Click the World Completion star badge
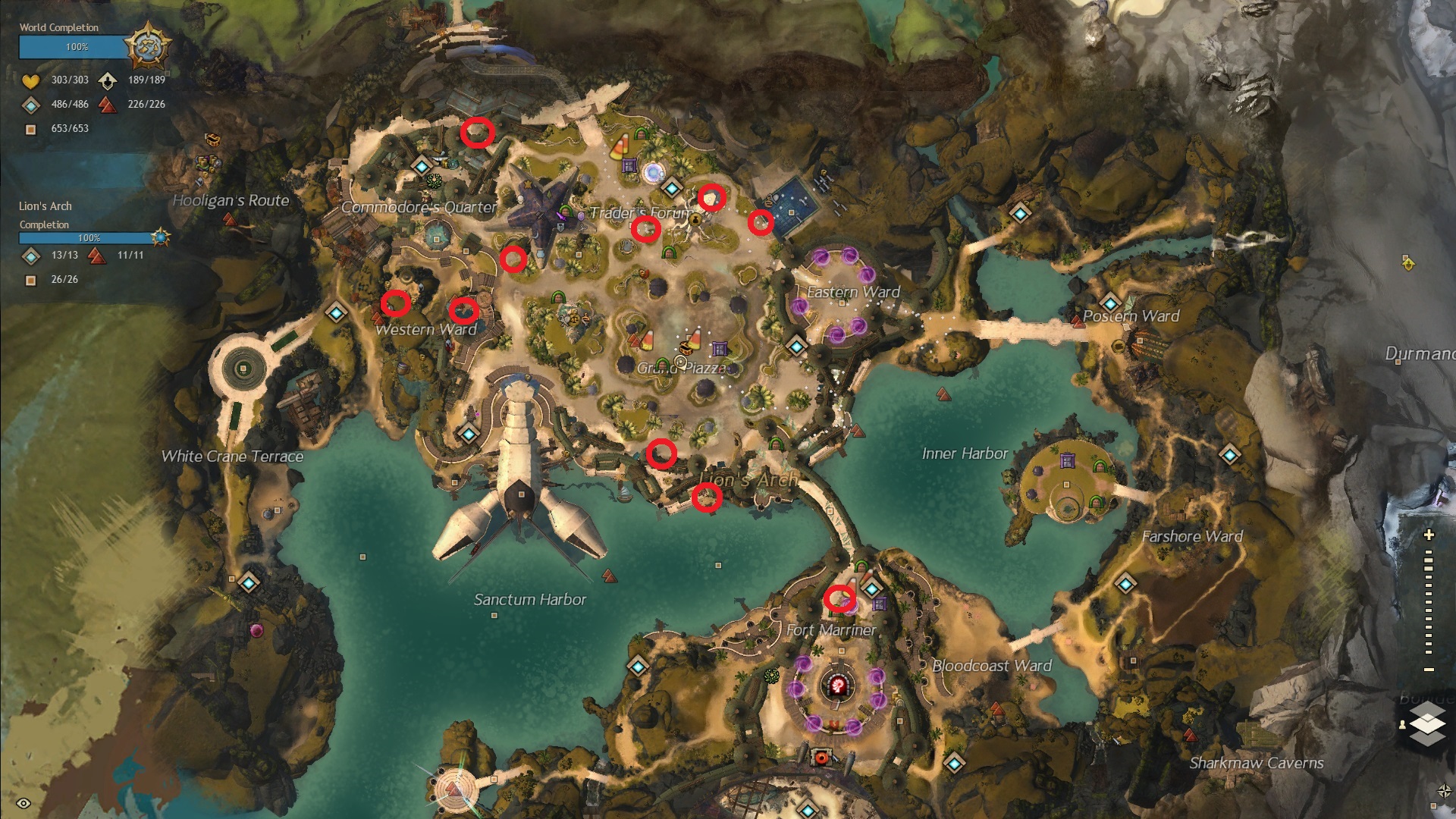The image size is (1456, 819). (147, 45)
